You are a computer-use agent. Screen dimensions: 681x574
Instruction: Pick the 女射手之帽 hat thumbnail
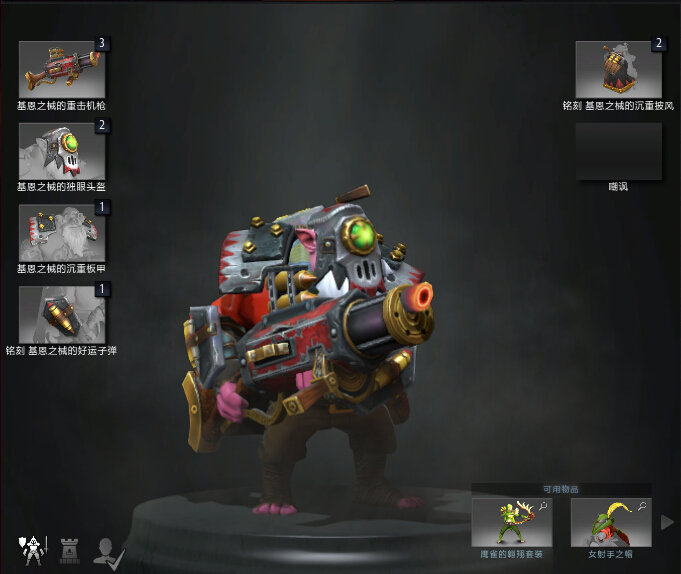pyautogui.click(x=611, y=522)
